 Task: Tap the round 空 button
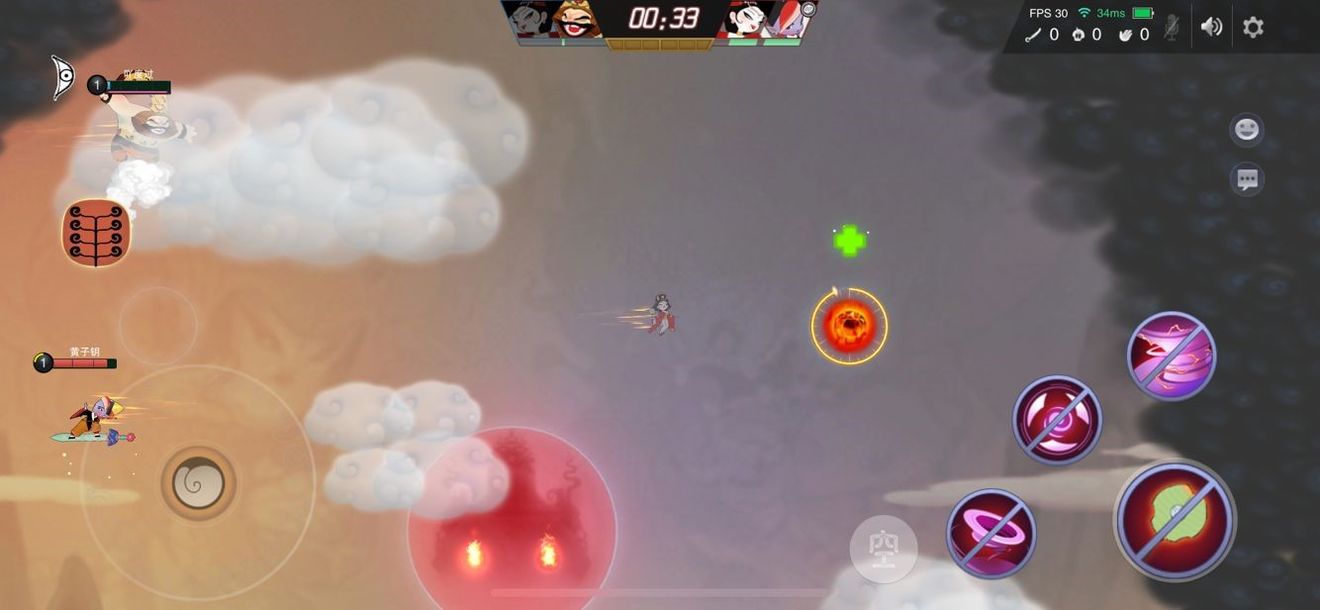pos(884,549)
